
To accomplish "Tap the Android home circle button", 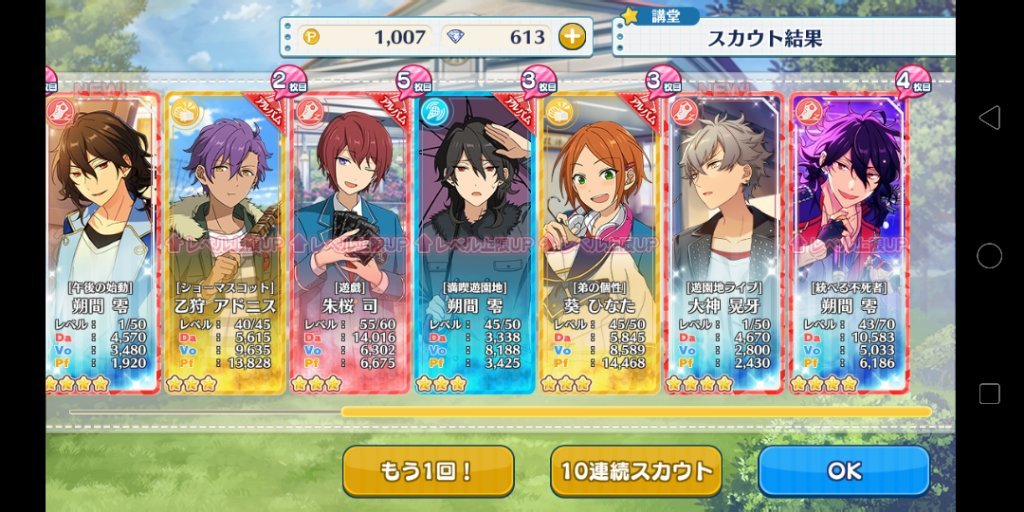I will [989, 256].
